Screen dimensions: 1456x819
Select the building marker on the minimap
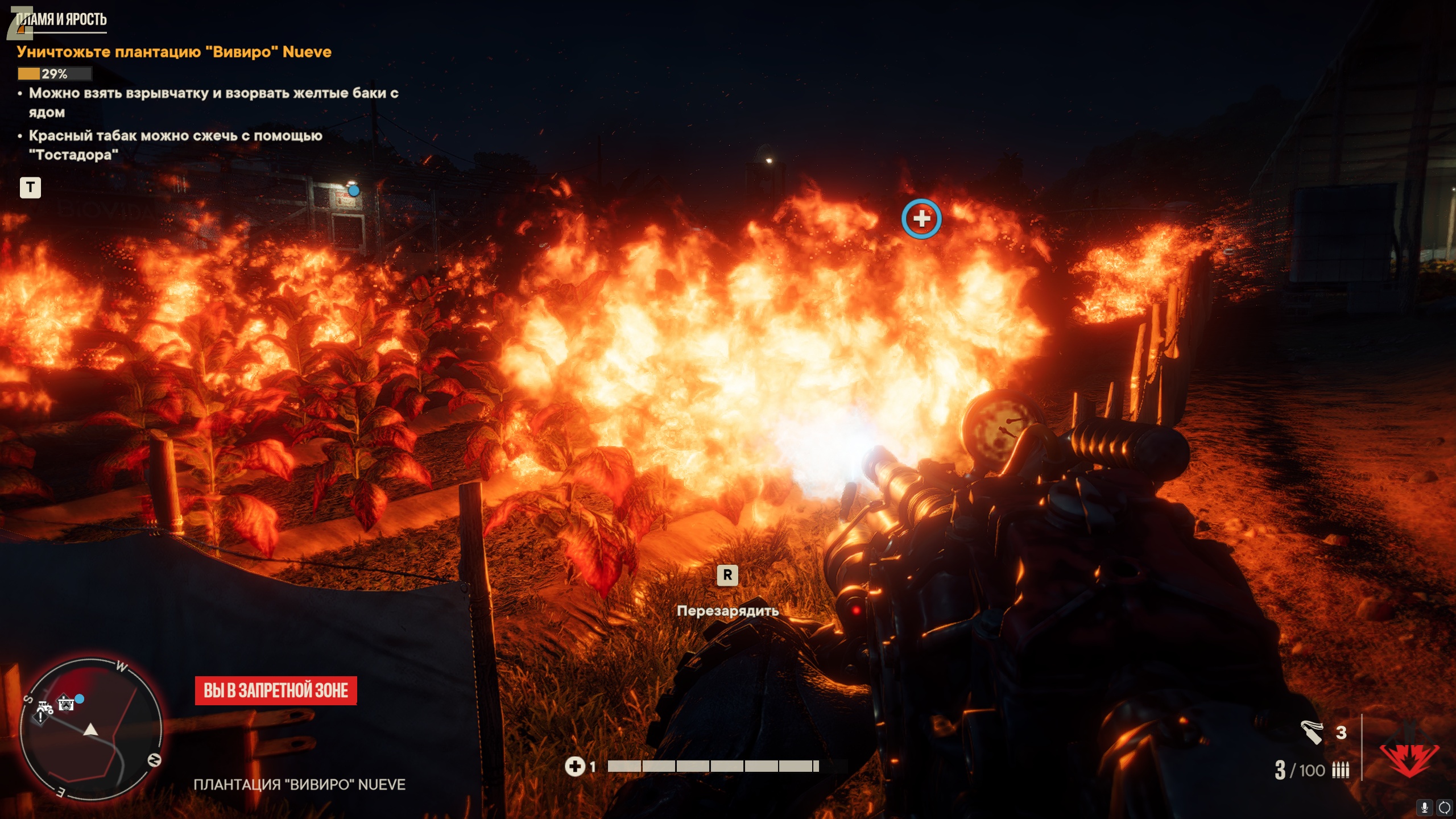click(x=66, y=704)
